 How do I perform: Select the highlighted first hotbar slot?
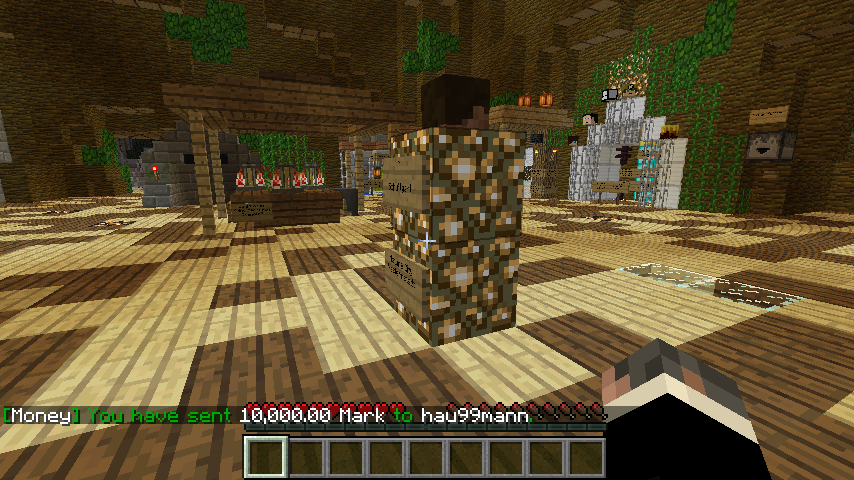tap(266, 458)
